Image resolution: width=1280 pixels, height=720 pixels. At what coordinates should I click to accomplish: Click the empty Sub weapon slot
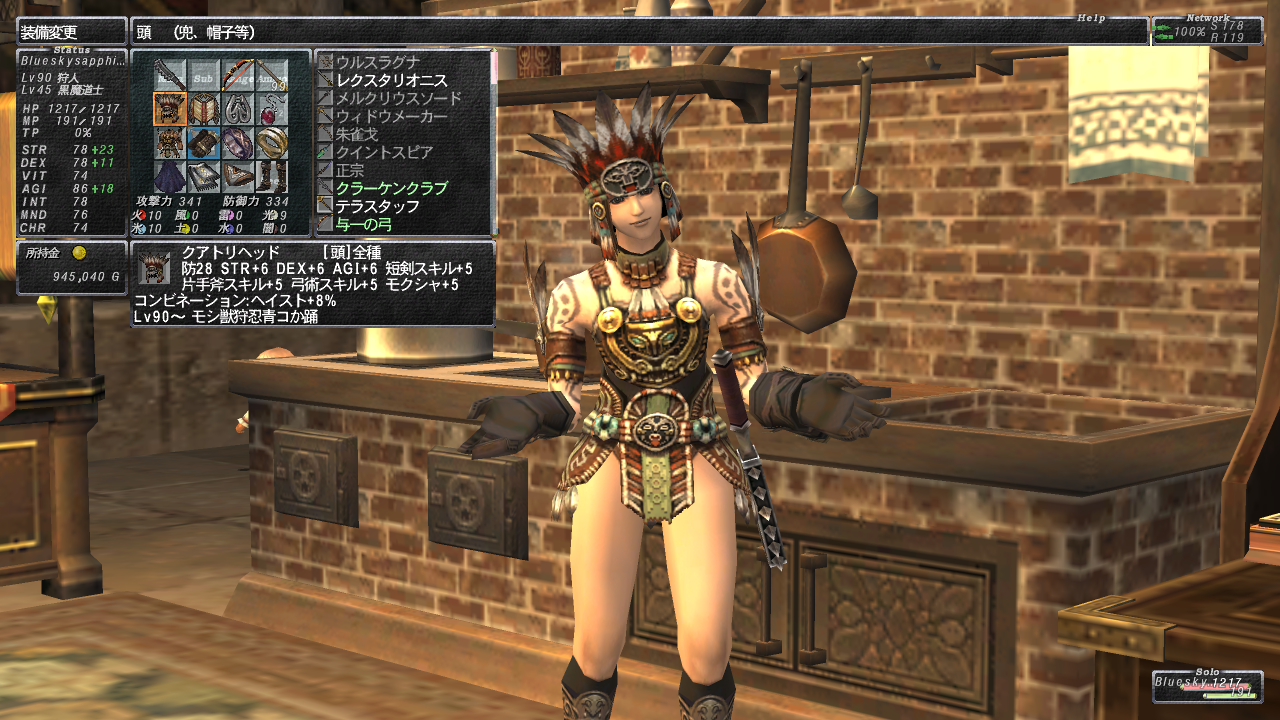(203, 74)
